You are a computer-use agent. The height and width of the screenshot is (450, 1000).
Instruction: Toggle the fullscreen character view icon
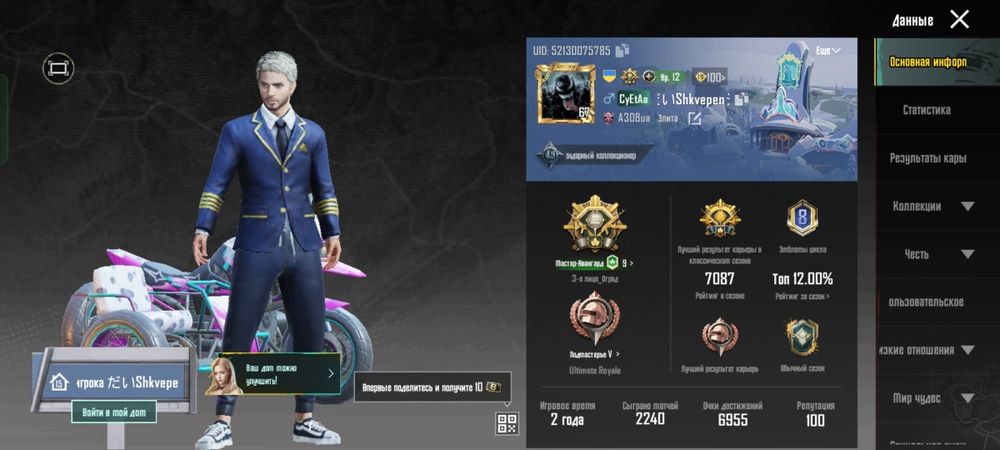(58, 68)
